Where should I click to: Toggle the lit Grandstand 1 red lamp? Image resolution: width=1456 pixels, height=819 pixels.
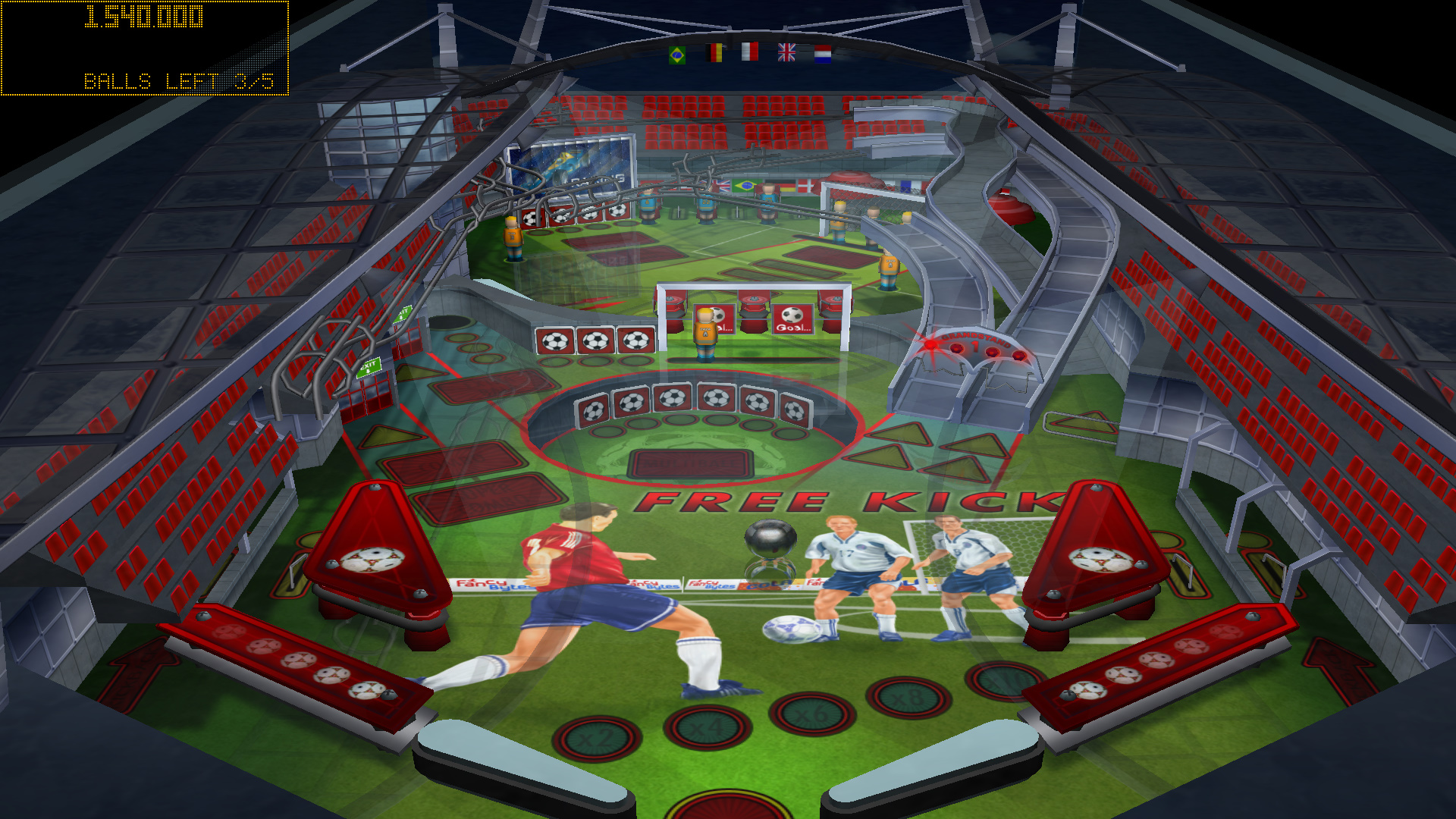click(x=930, y=346)
